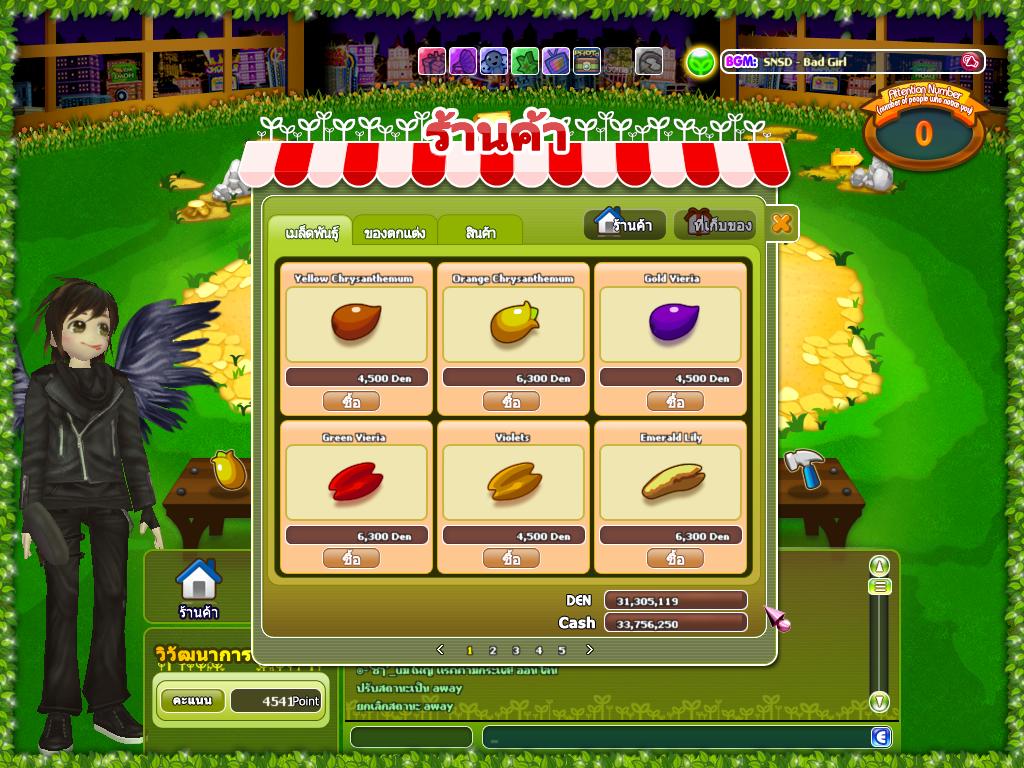Open the ร้านค้า house icon in bottom panel
Image resolution: width=1024 pixels, height=768 pixels.
[x=198, y=588]
